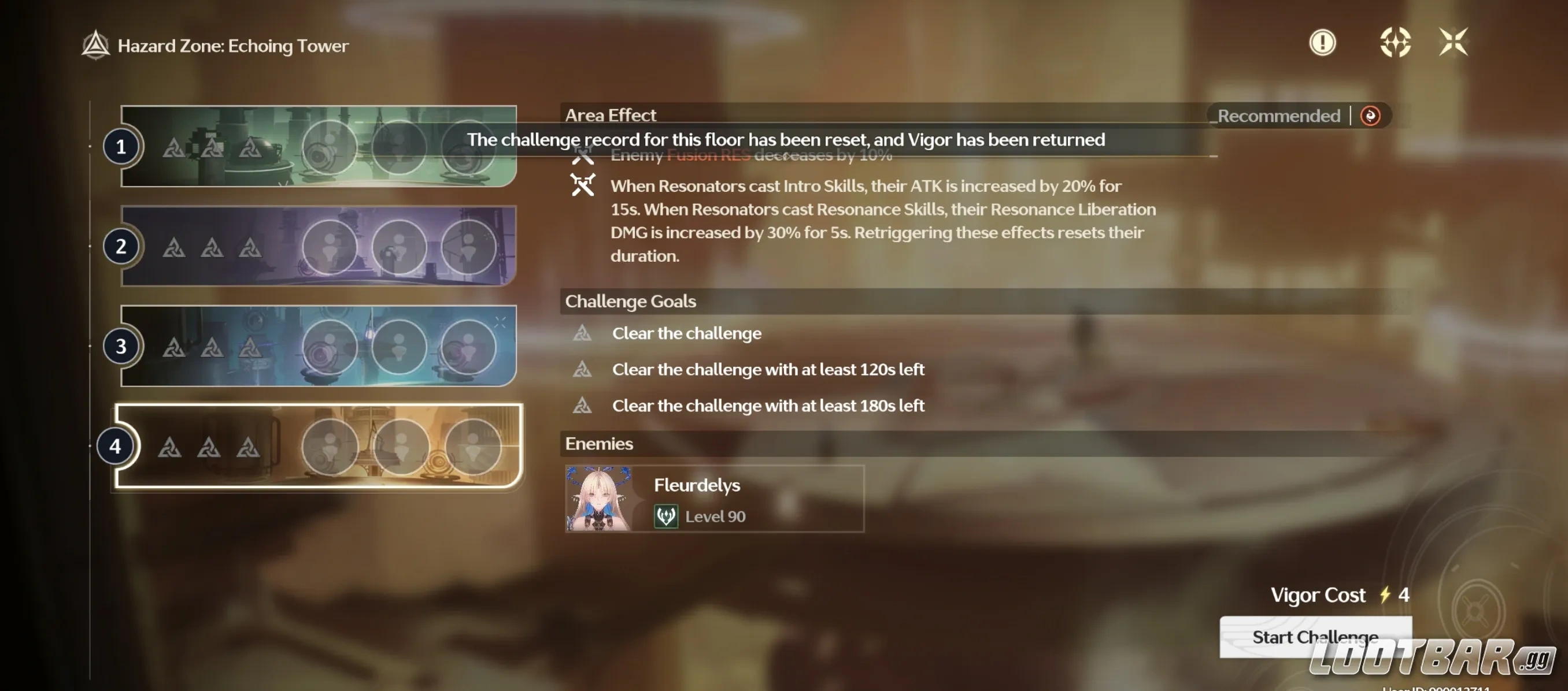1568x691 pixels.
Task: Click the triangle emblem beside Clear the challenge
Action: (583, 333)
